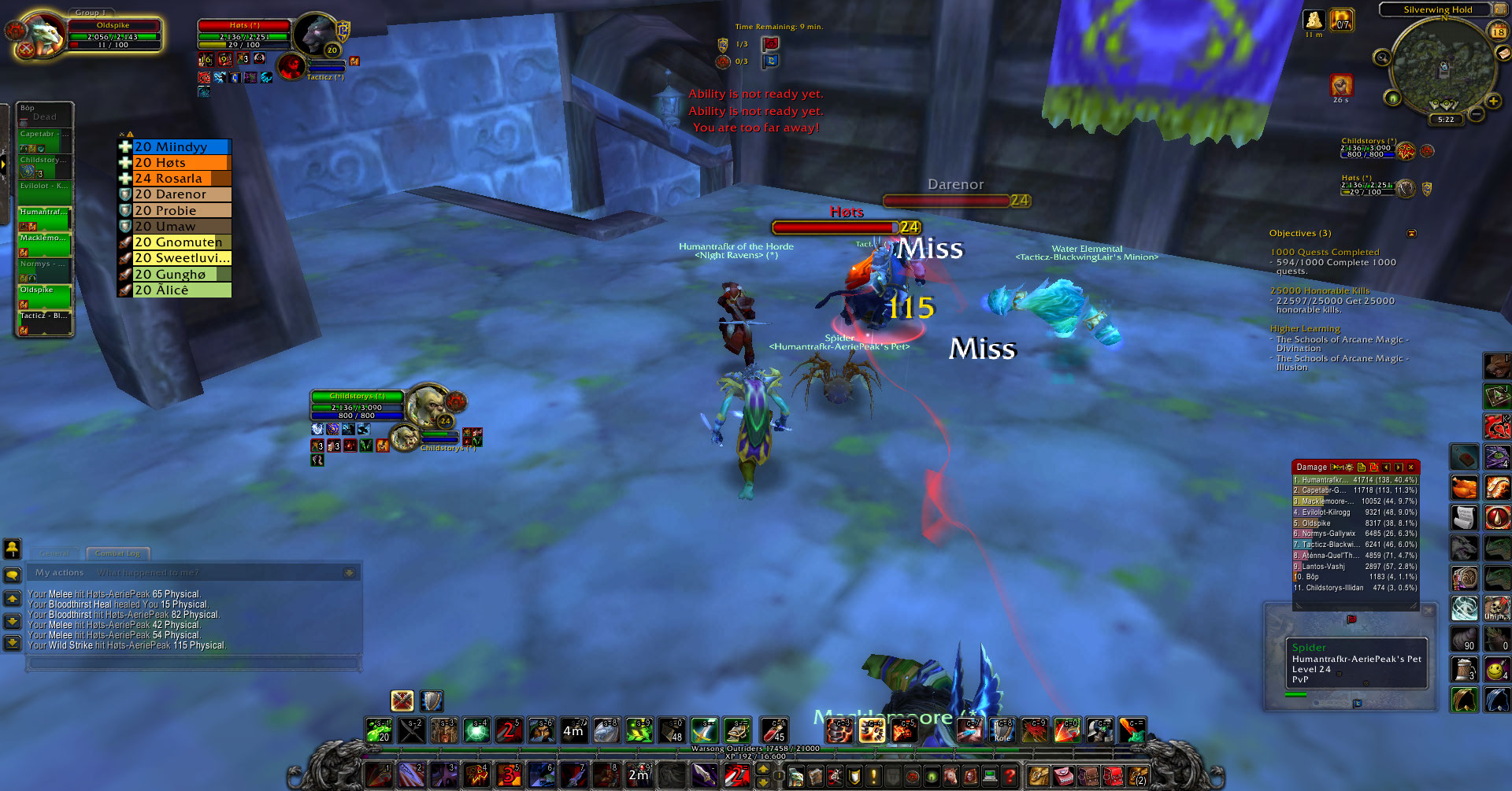Open the Damage meter gear settings
This screenshot has width=1512, height=791.
[x=1347, y=468]
